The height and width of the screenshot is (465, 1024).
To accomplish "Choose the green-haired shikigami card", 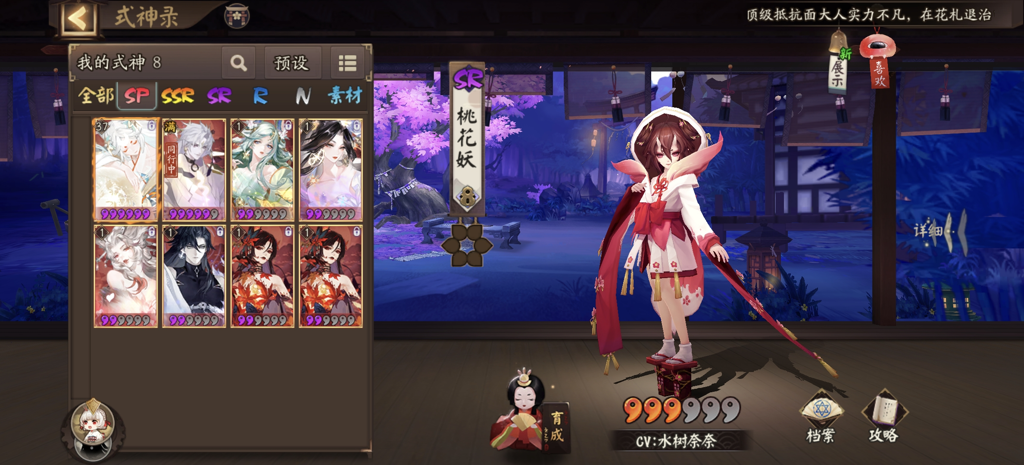I will point(262,169).
